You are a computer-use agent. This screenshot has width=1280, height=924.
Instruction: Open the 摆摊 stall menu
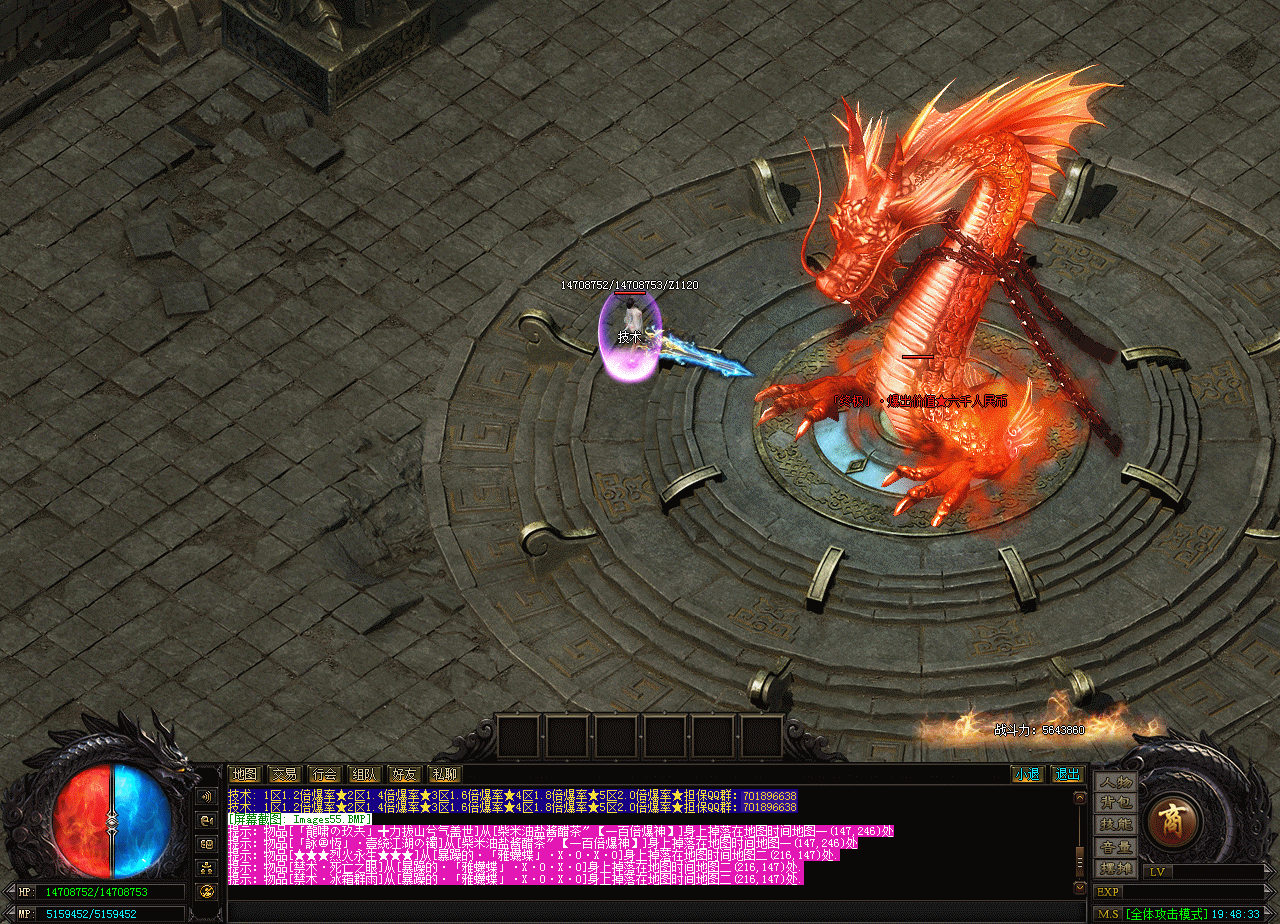point(1115,869)
